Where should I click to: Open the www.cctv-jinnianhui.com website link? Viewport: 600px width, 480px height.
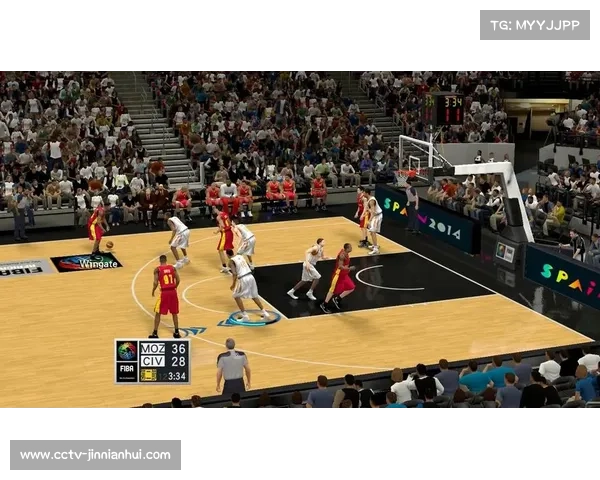(96, 455)
